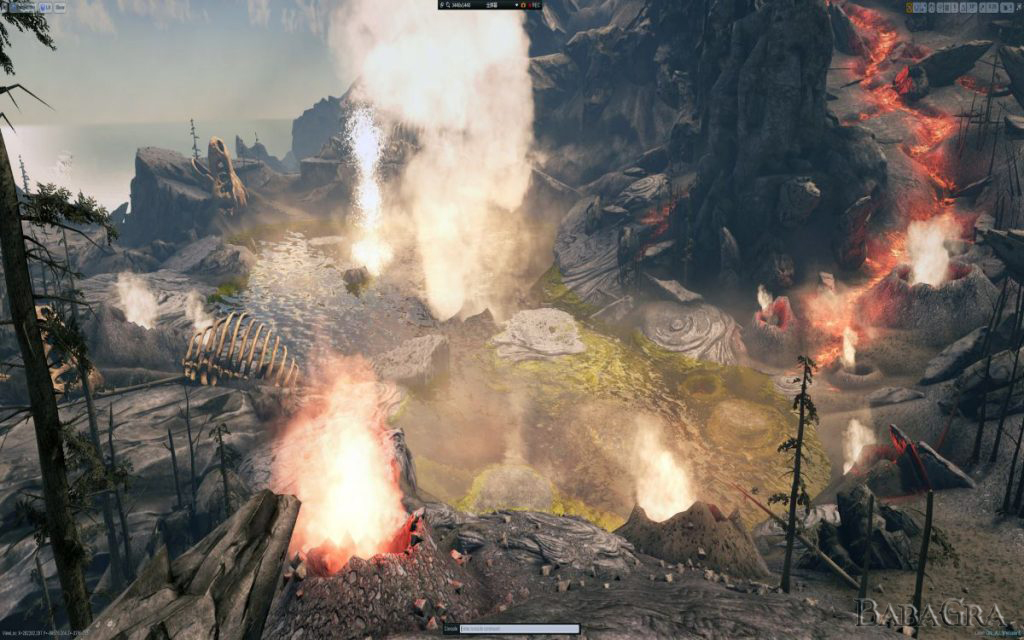
Task: Open the Show flags menu
Action: [x=60, y=6]
